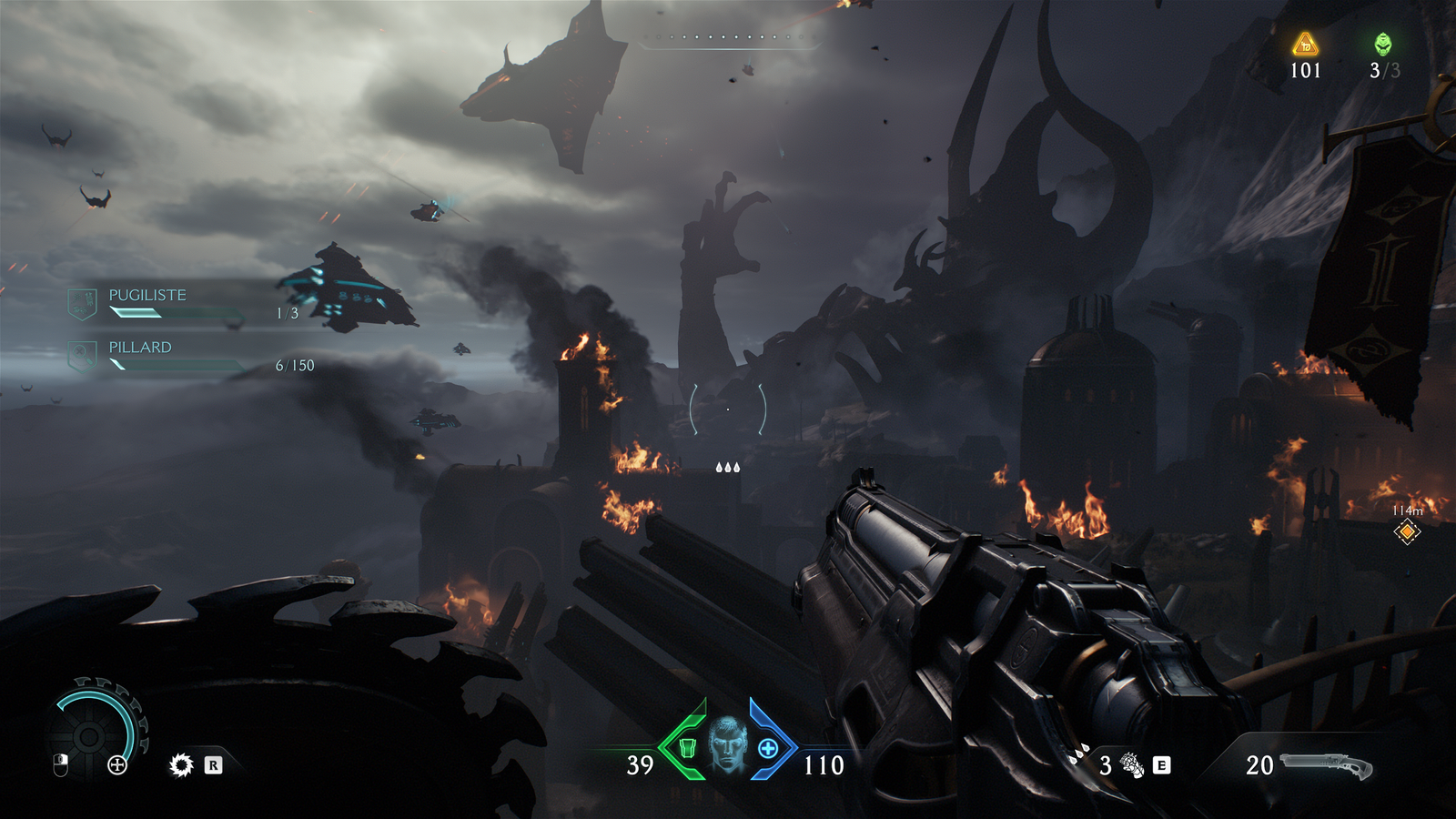Activate the spiked shield saw ability icon
Viewport: 1456px width, 819px height.
[x=181, y=765]
